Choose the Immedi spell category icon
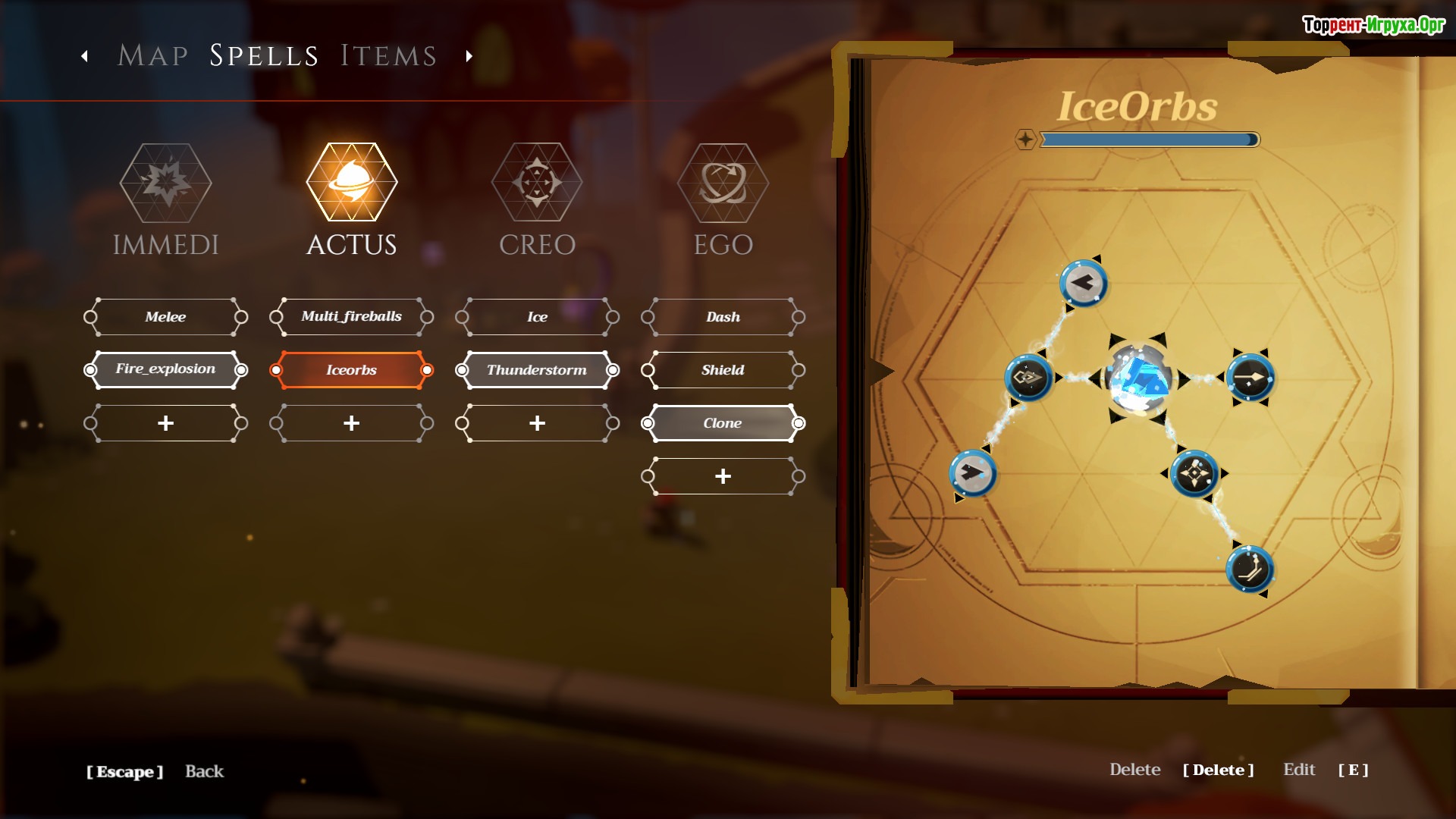 point(165,183)
